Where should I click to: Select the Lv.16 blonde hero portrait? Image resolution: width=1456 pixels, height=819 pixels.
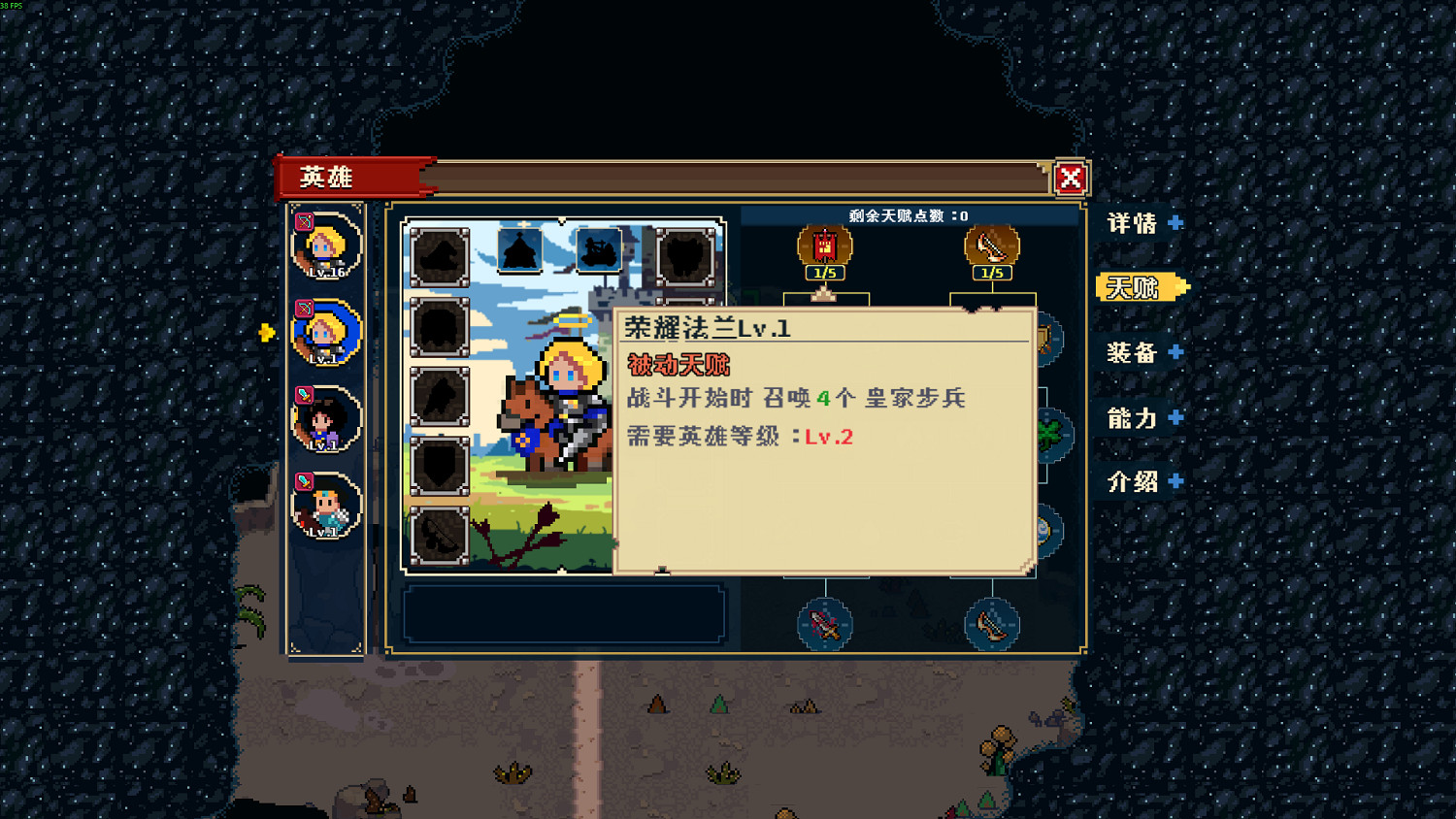[x=326, y=246]
